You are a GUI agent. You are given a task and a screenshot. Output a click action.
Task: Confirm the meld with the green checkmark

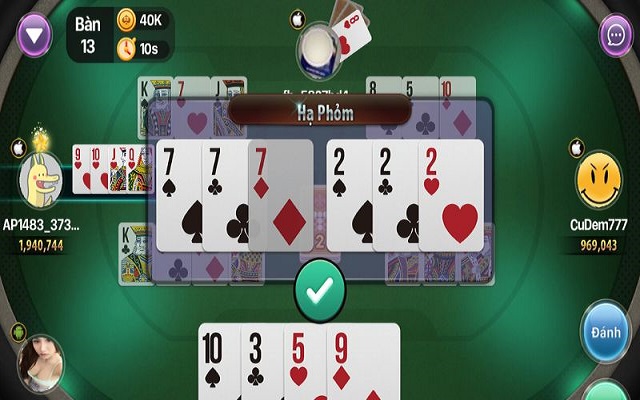tap(320, 290)
